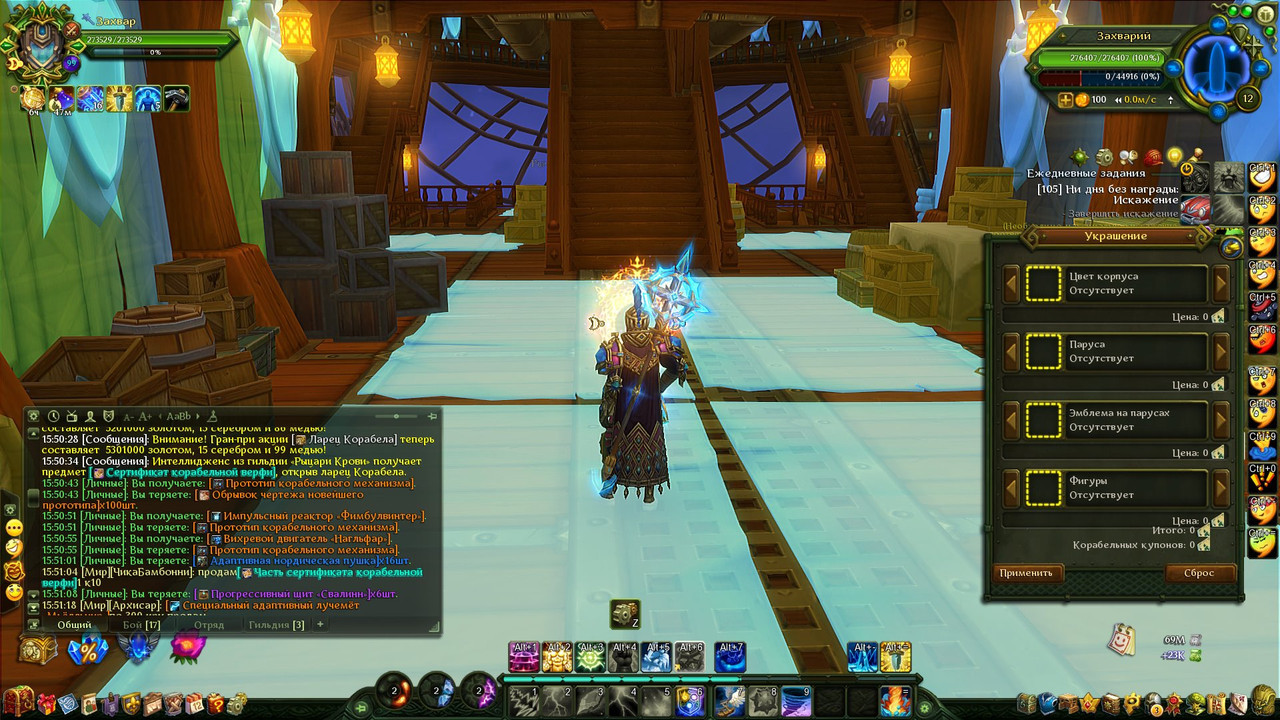
Task: Choose next sail emblem (Эмблема на парусах)
Action: tap(1221, 420)
